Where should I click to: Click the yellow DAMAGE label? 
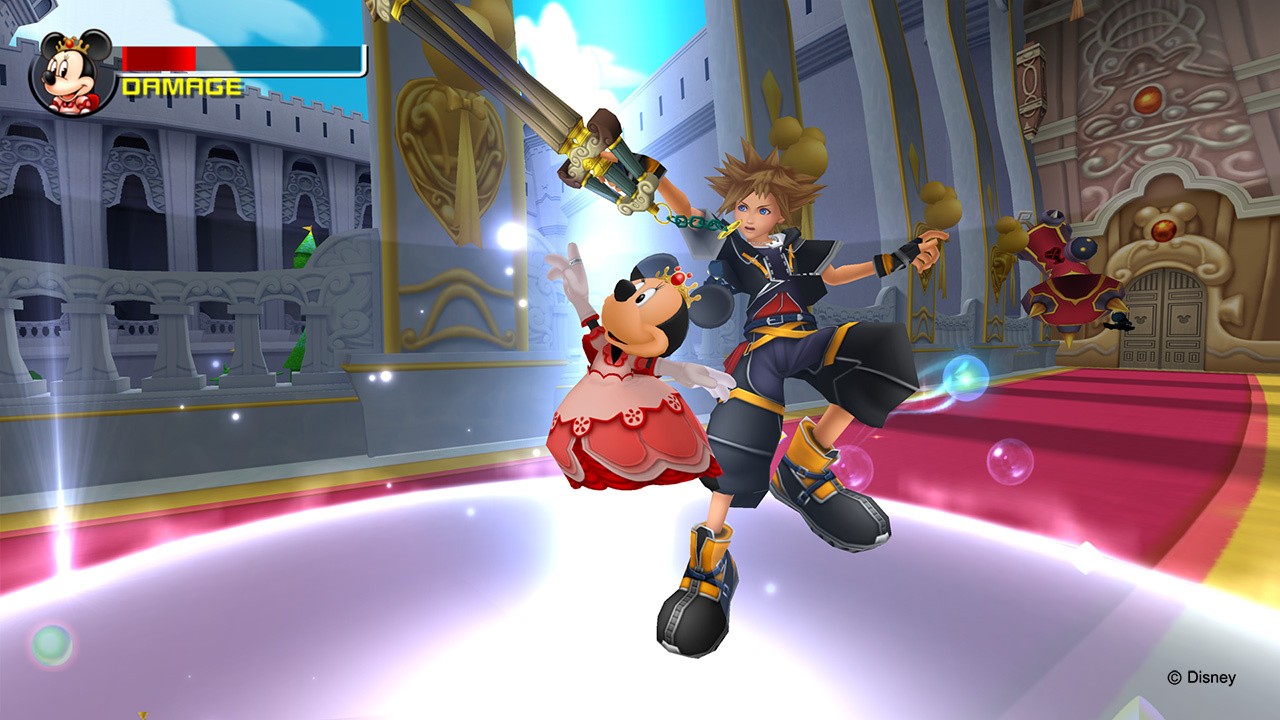180,85
